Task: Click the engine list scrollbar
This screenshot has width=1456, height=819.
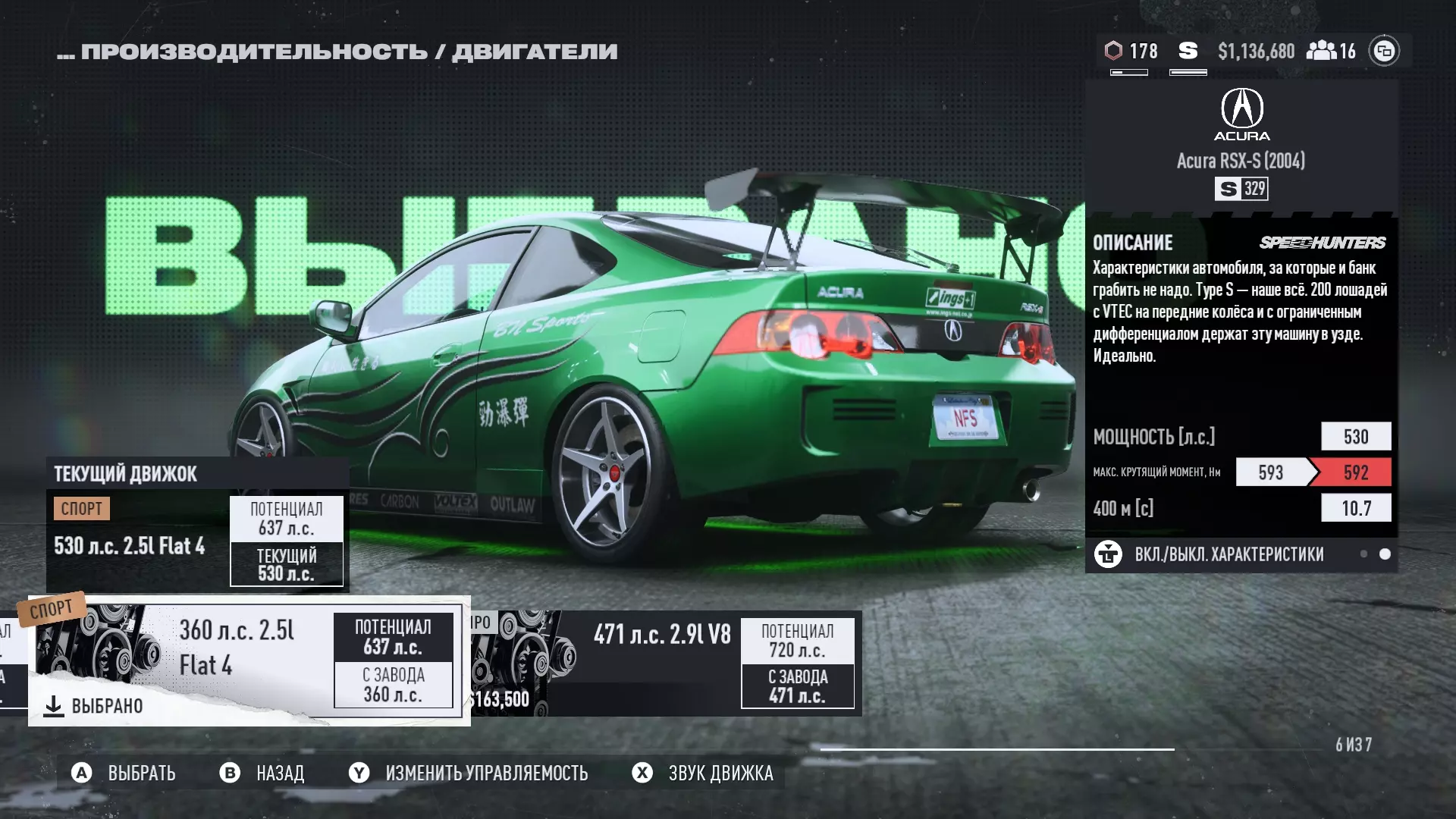Action: 996,749
